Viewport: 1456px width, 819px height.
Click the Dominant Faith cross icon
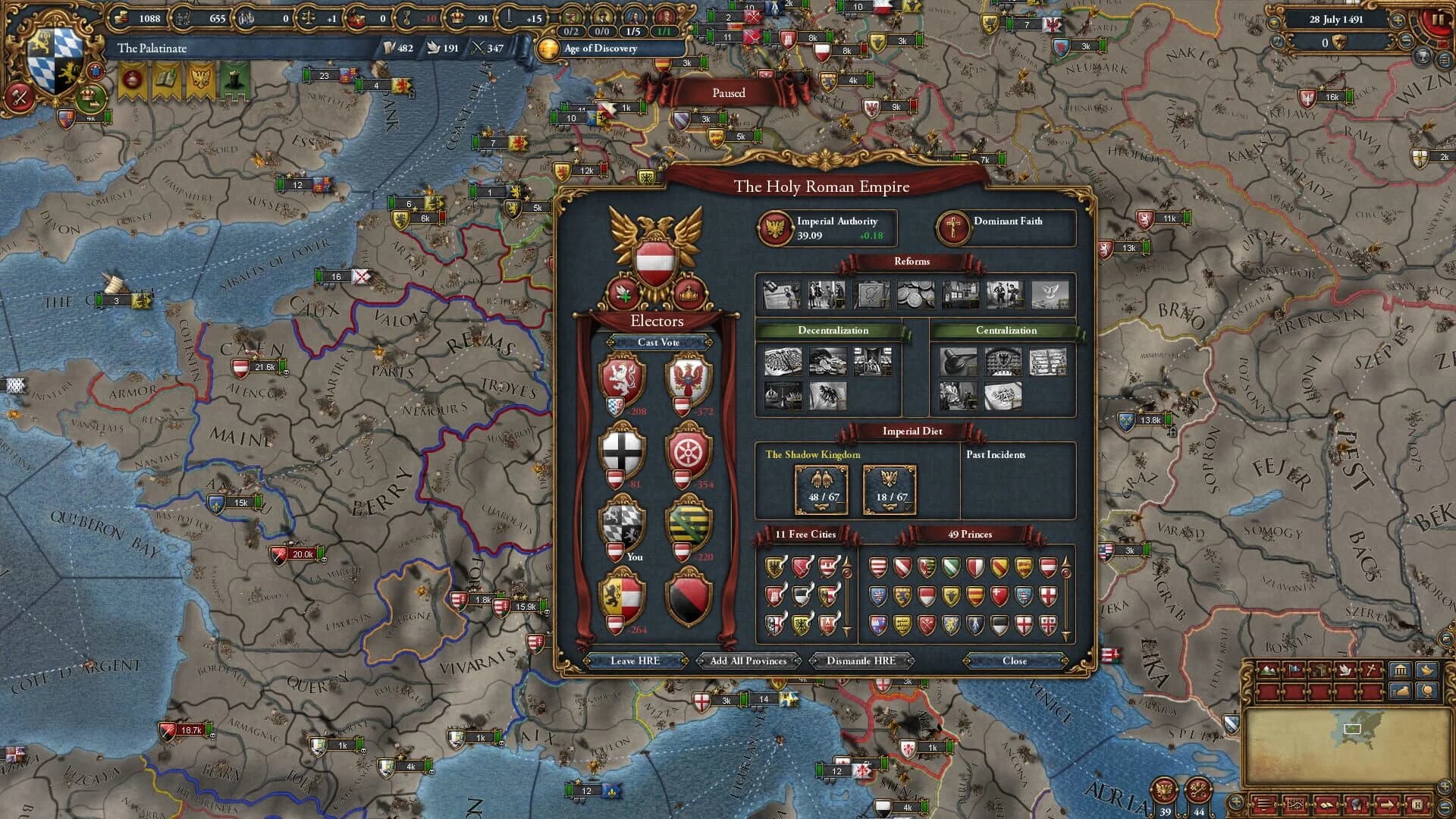952,229
